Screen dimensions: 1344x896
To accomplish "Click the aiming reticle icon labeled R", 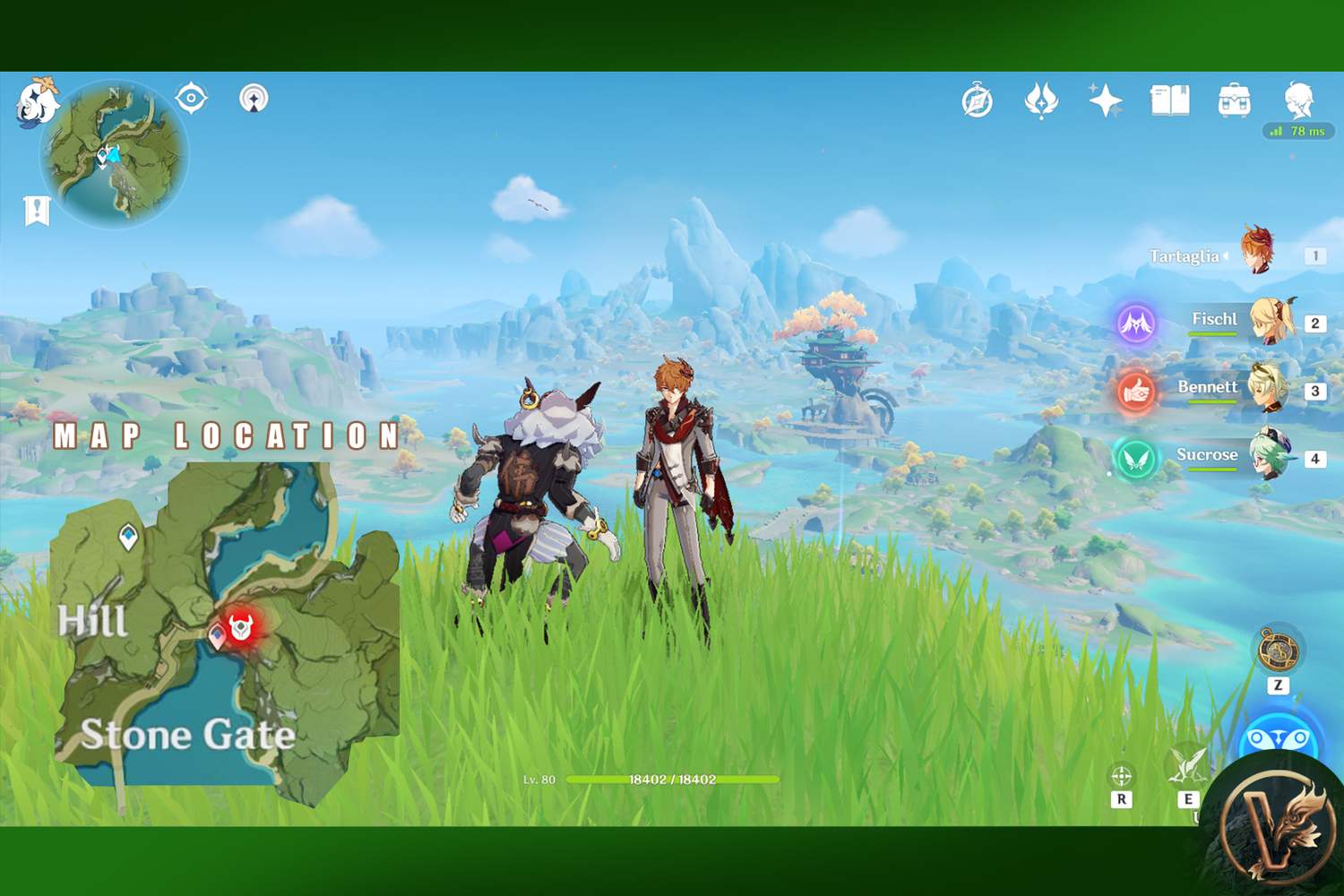I will [x=1120, y=776].
